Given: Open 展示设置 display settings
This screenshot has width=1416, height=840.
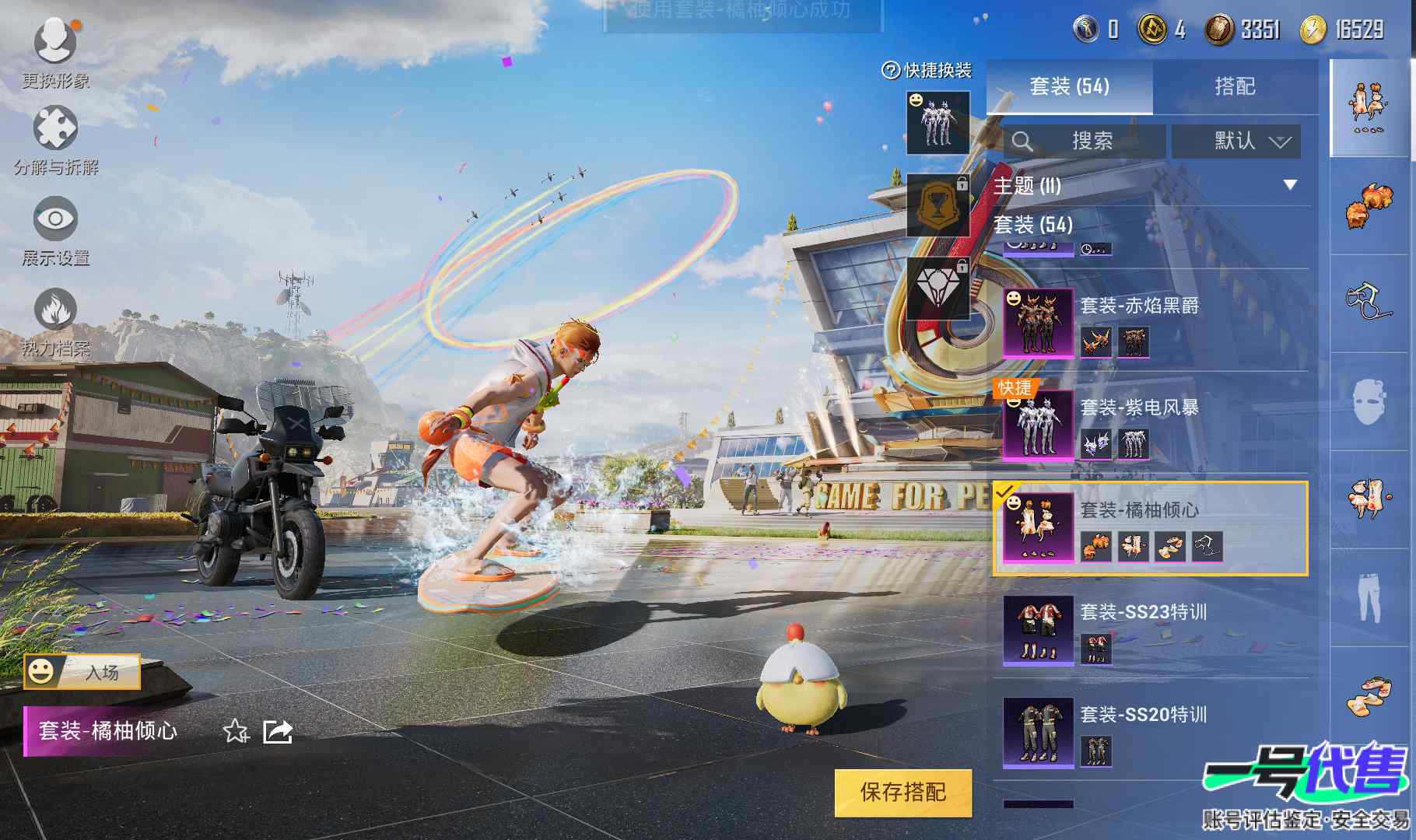Looking at the screenshot, I should point(55,229).
